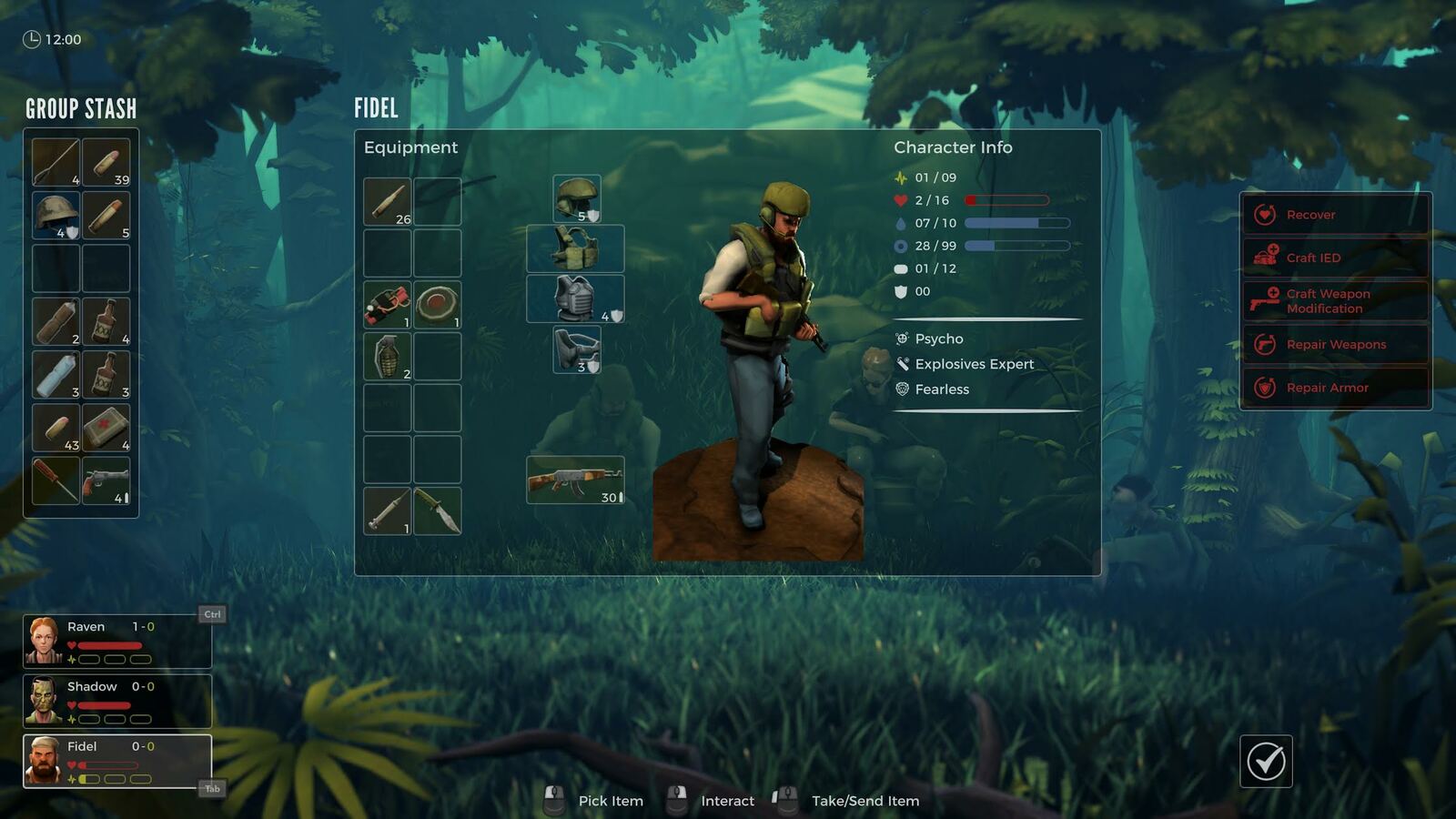Switch to Raven's character card
The image size is (1456, 819).
[116, 641]
